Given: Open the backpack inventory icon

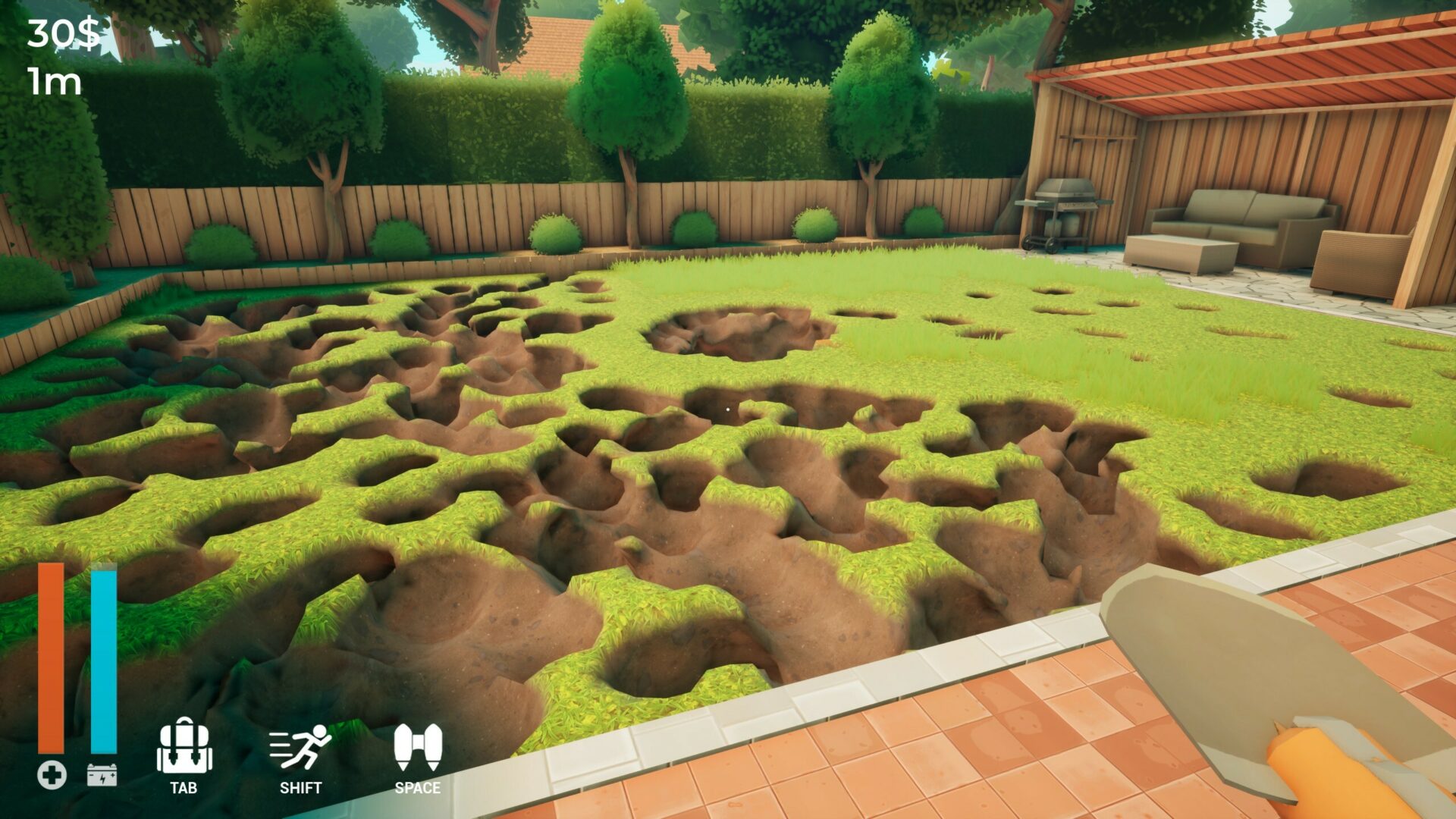Looking at the screenshot, I should pyautogui.click(x=184, y=747).
